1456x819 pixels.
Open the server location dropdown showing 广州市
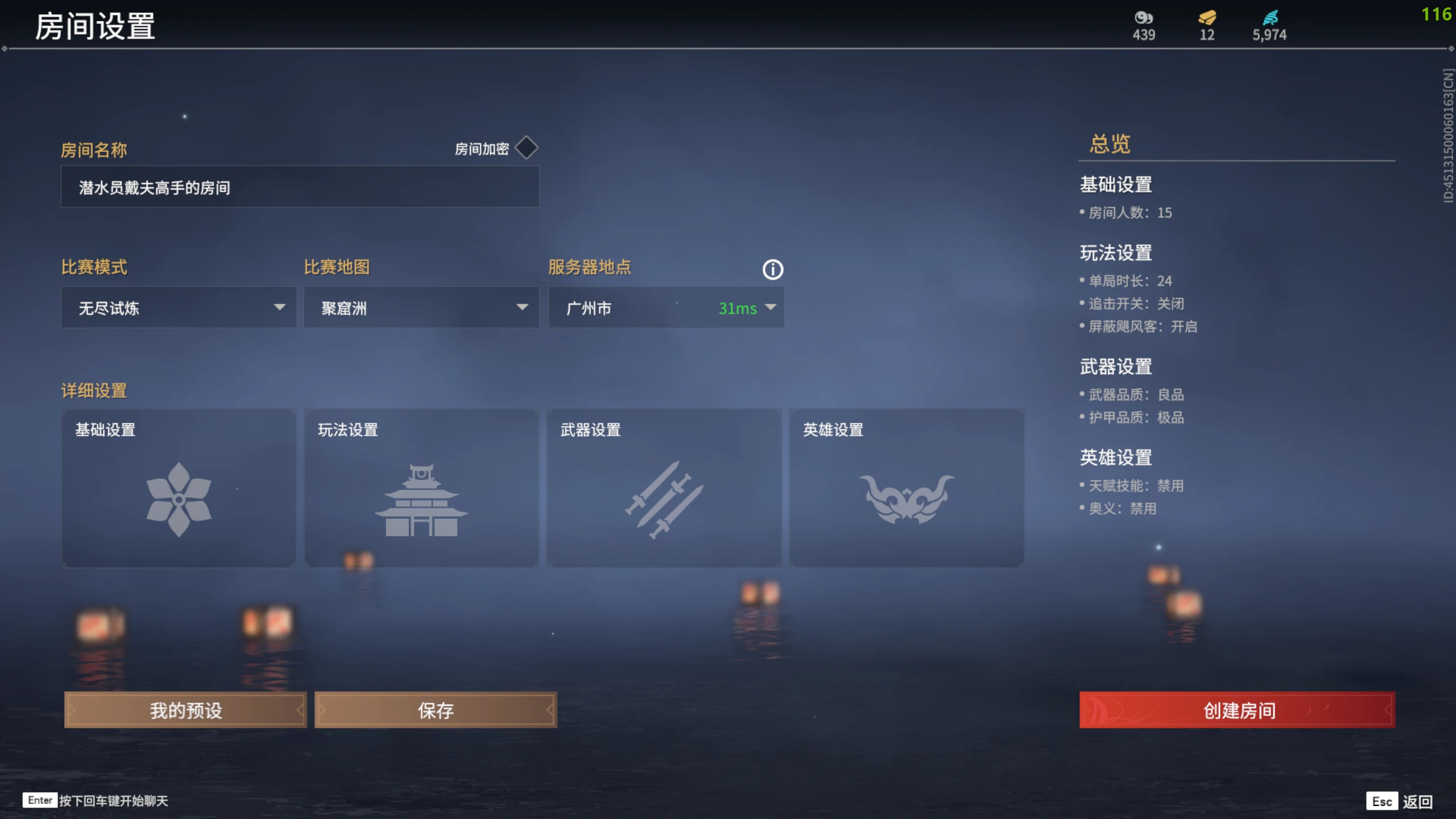coord(665,308)
